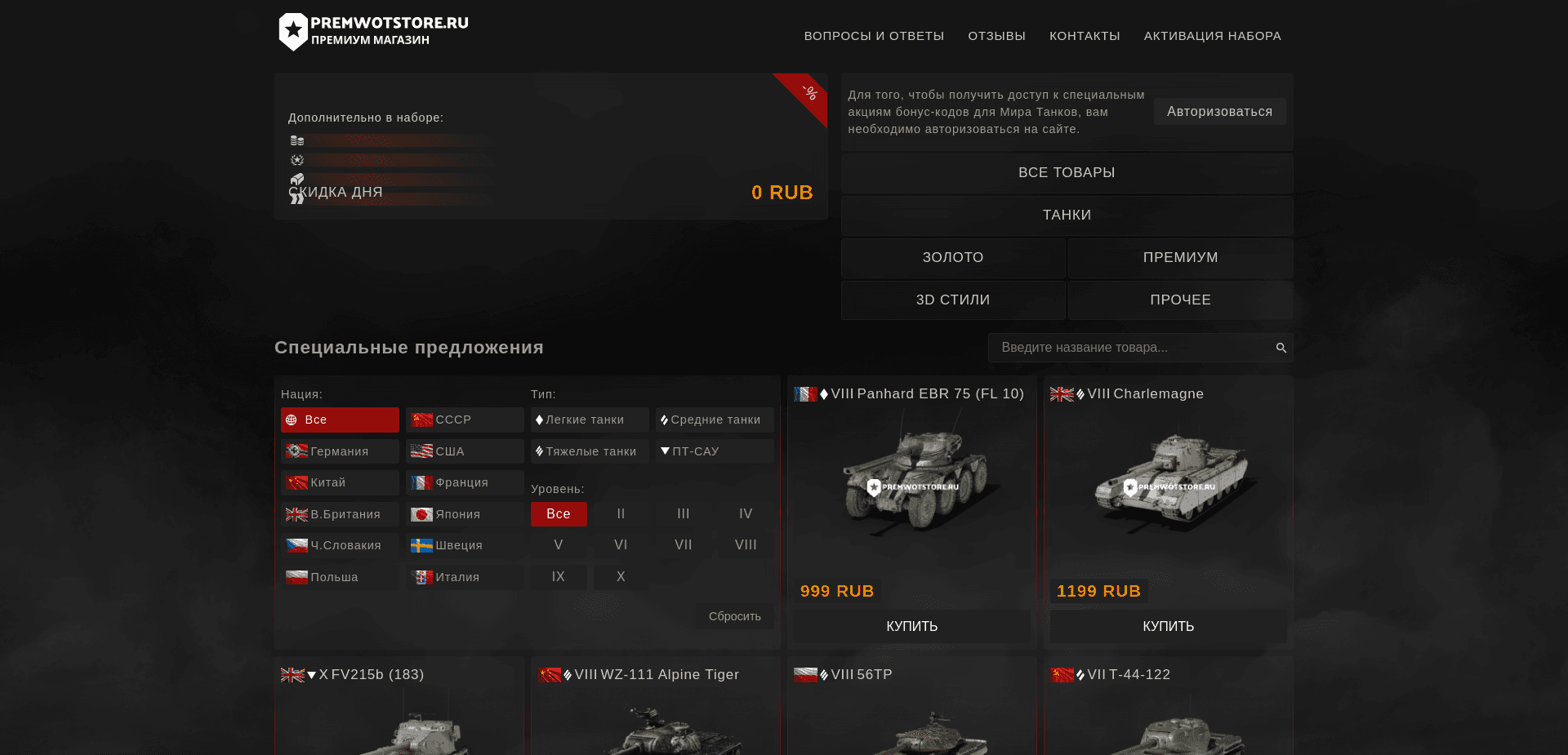Open ОТЗЫВЫ in the top menu
This screenshot has width=1568, height=755.
996,36
